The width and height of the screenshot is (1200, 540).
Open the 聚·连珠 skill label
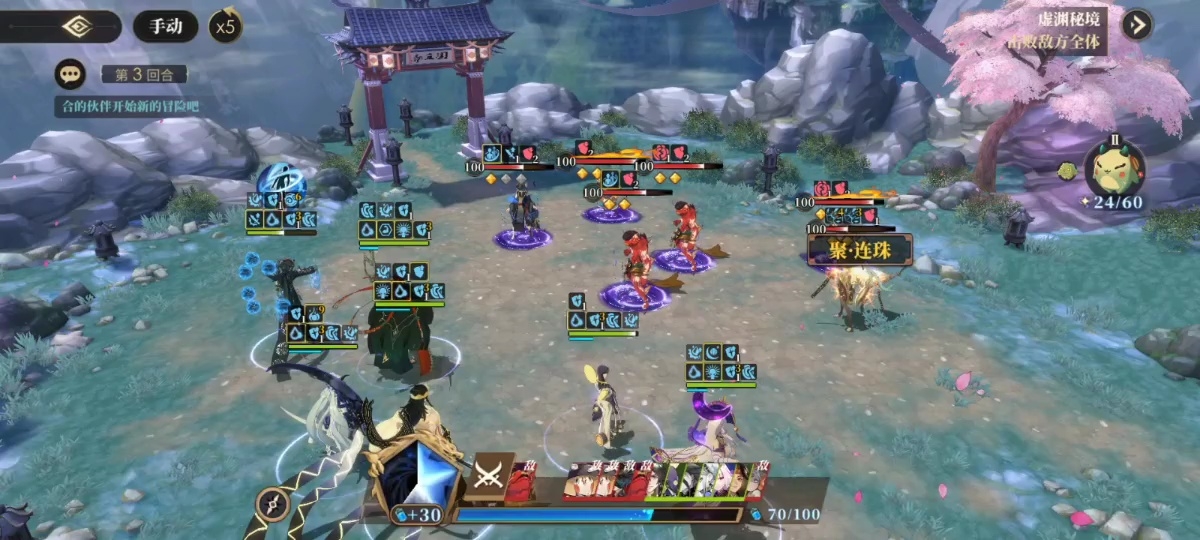(x=859, y=249)
